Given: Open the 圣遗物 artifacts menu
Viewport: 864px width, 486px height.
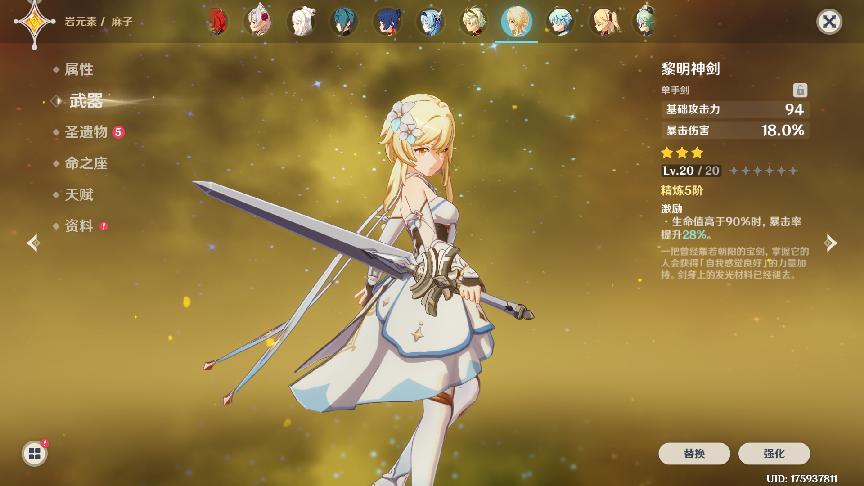Looking at the screenshot, I should point(86,132).
